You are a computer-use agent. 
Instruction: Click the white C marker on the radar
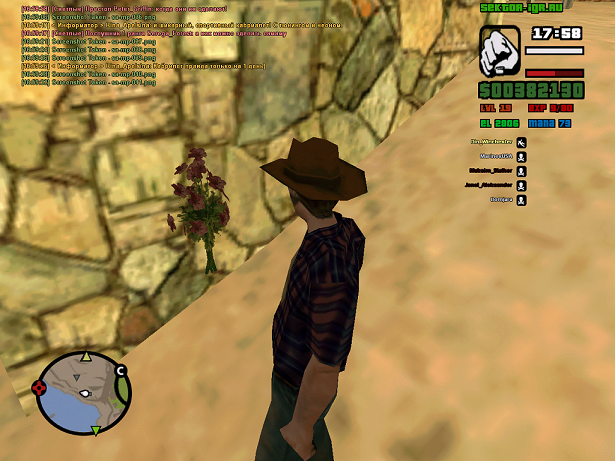pyautogui.click(x=121, y=372)
